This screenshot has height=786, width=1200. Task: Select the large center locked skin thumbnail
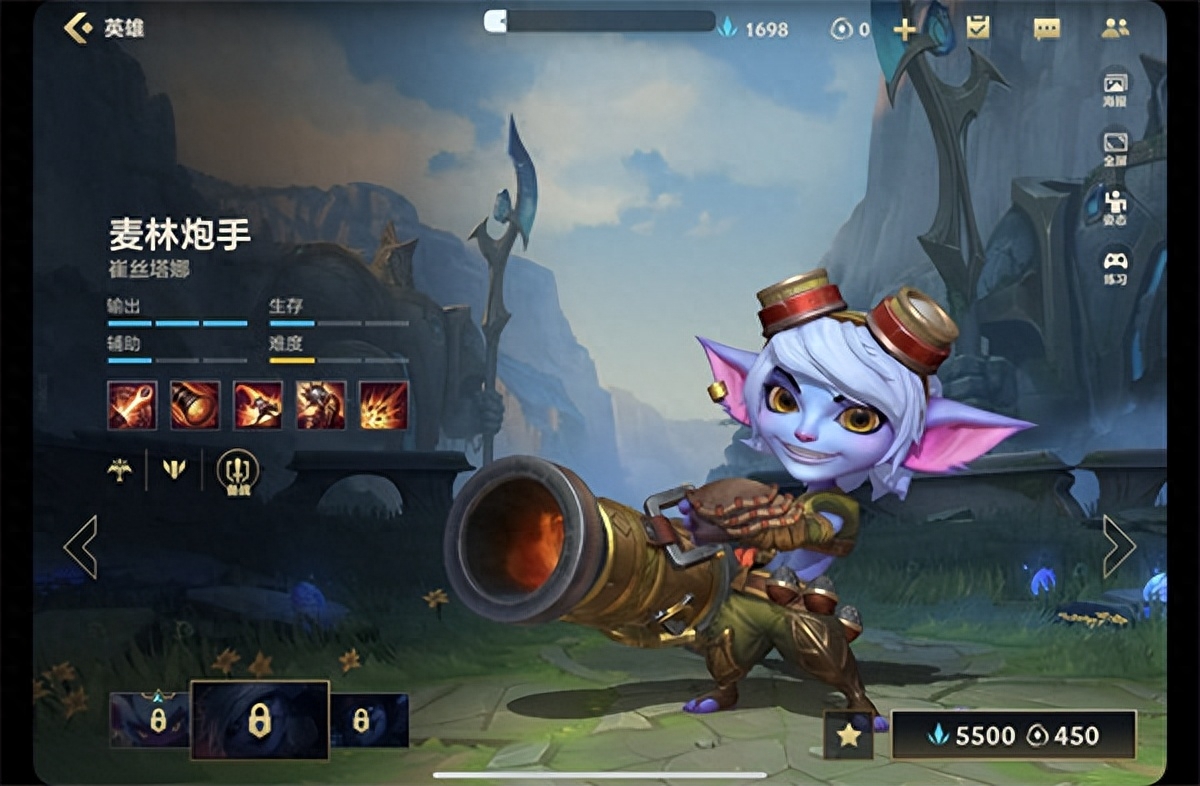click(259, 720)
